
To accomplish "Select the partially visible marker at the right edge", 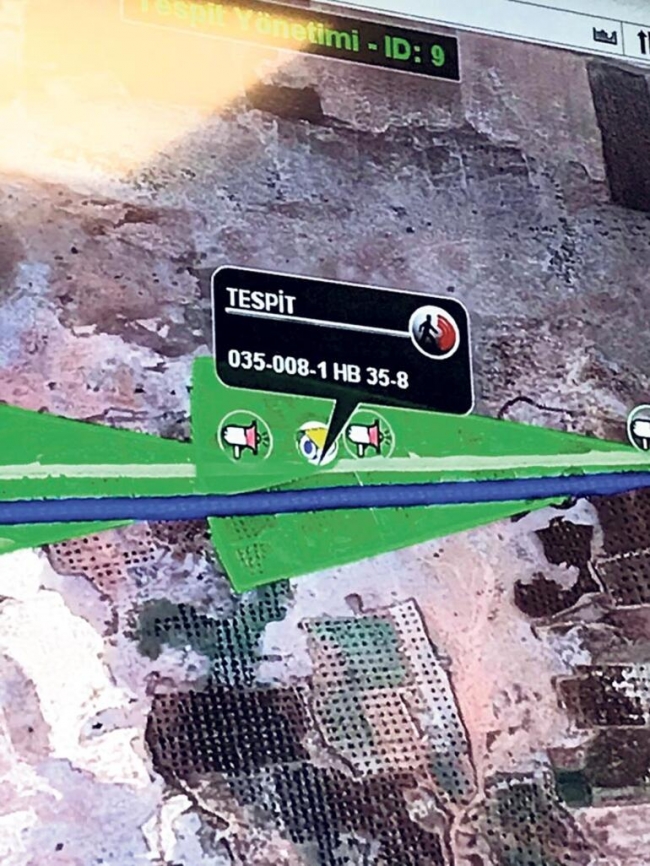I will point(640,428).
